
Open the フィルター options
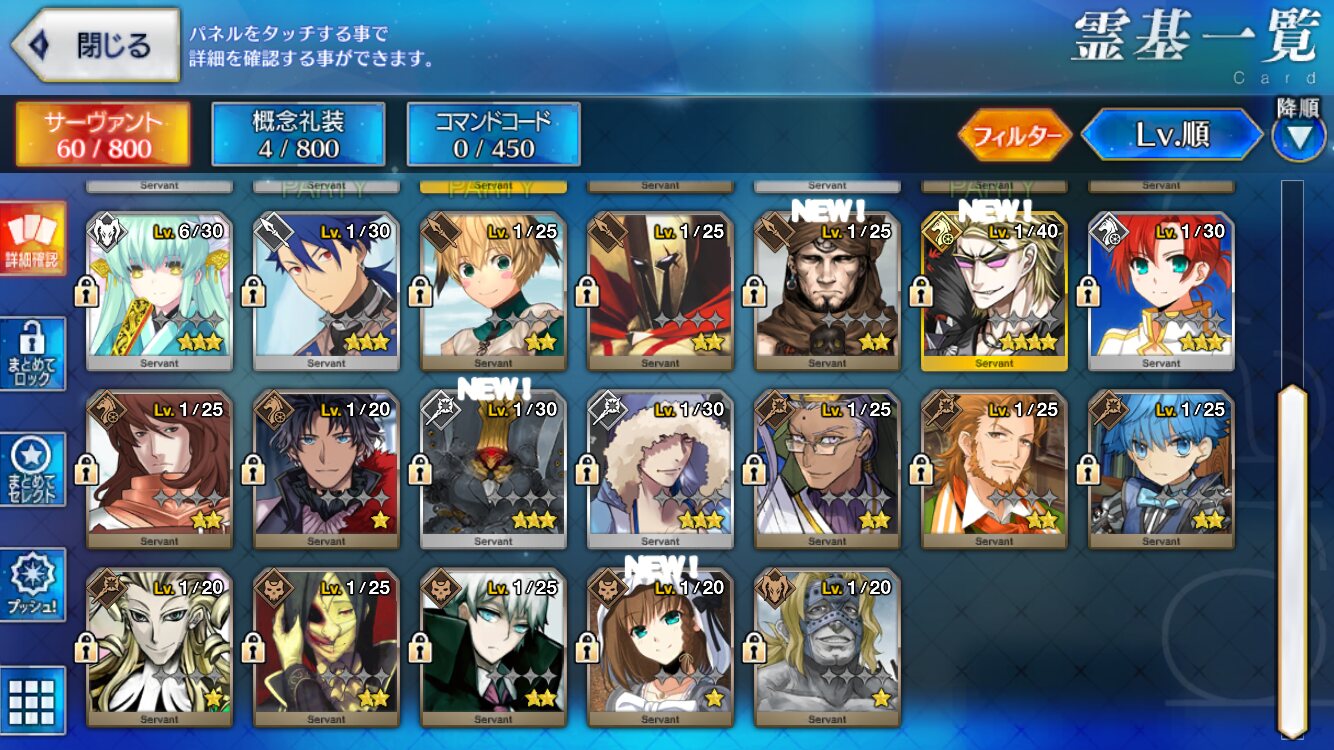tap(1015, 136)
